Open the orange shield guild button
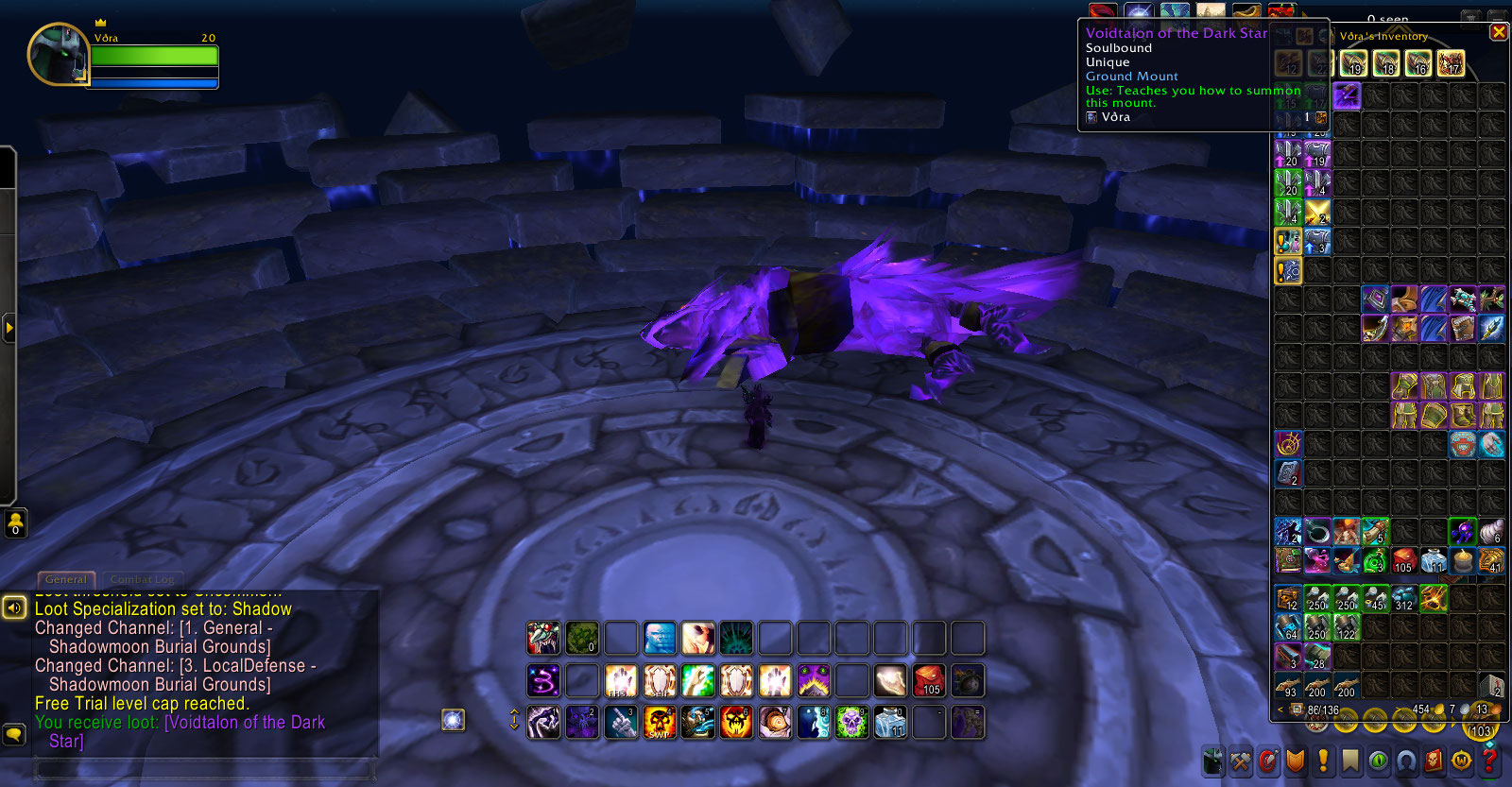 click(1296, 761)
